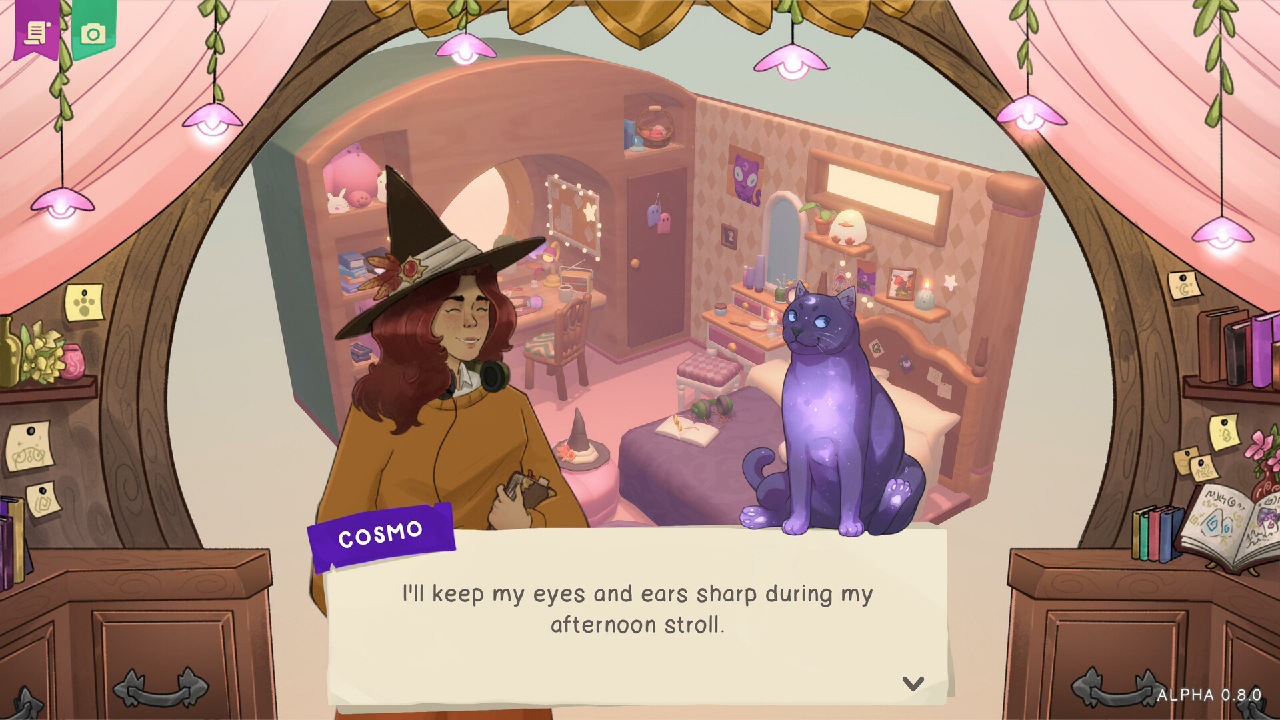This screenshot has width=1280, height=720.
Task: Open the quest journal icon
Action: 36,32
